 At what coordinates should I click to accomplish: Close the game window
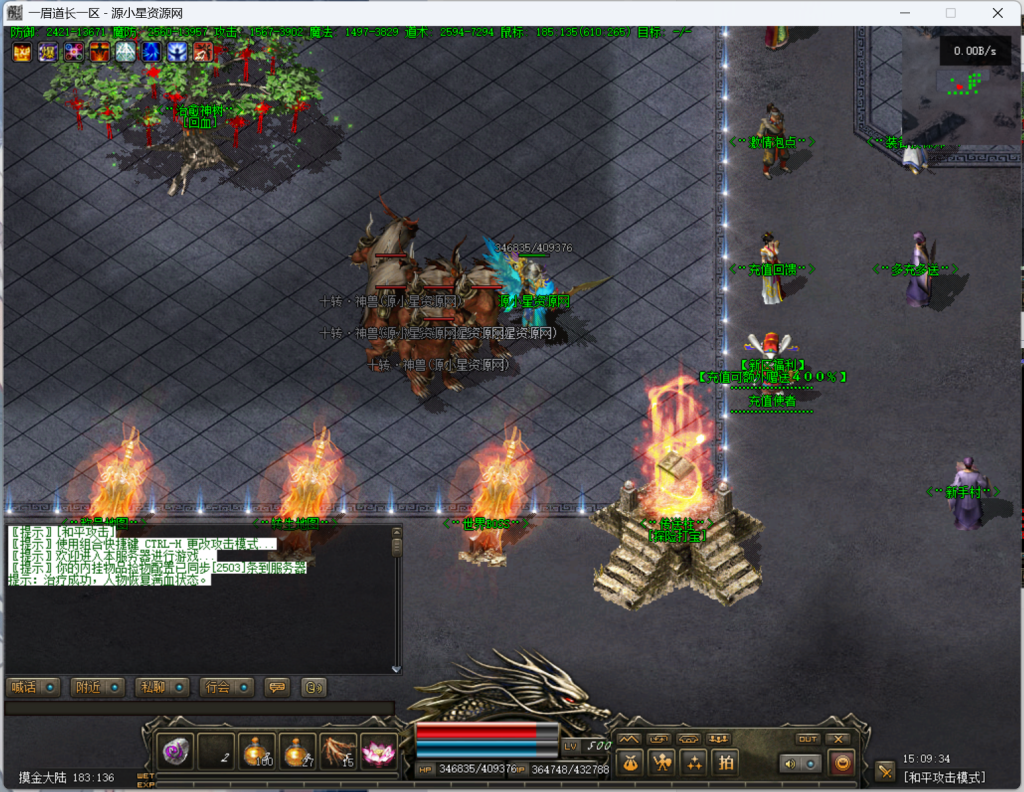[998, 13]
